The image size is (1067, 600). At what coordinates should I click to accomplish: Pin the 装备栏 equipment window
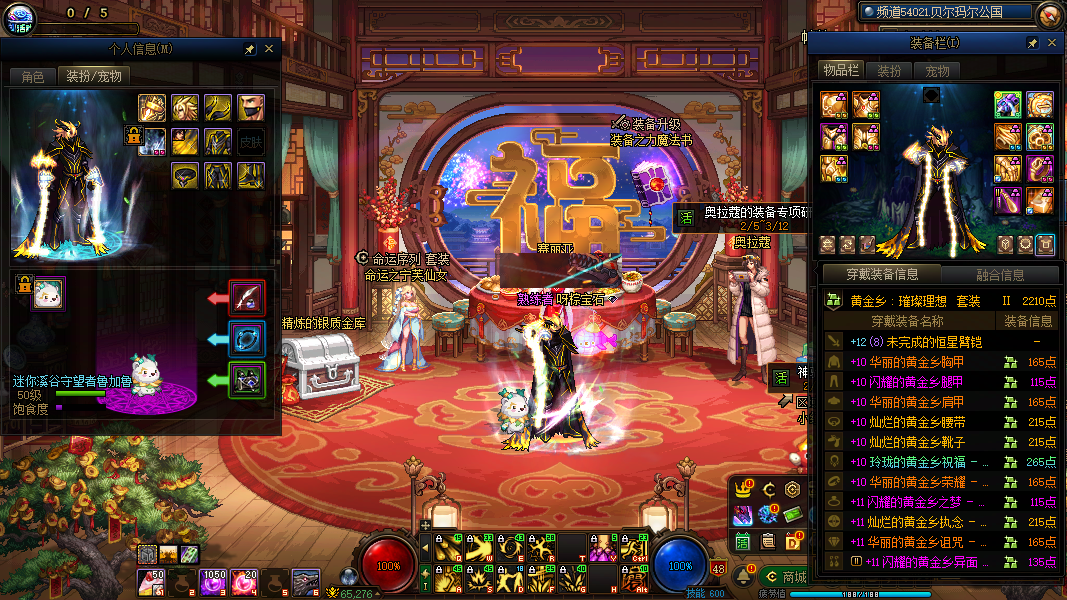point(1032,43)
